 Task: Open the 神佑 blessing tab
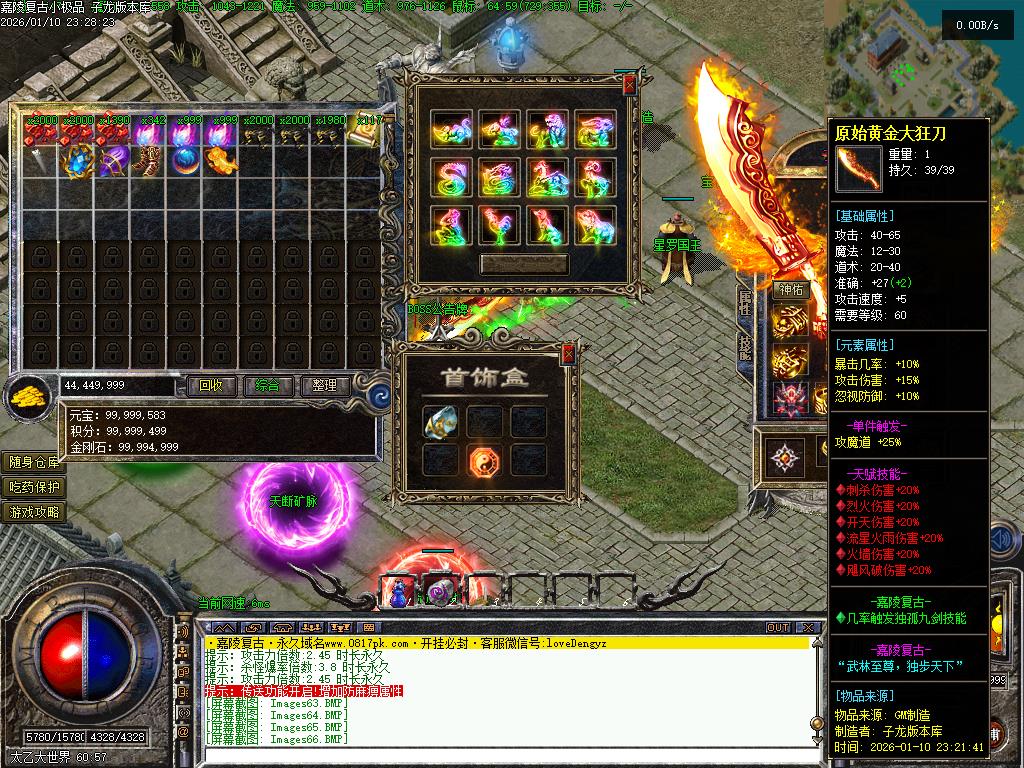[791, 290]
